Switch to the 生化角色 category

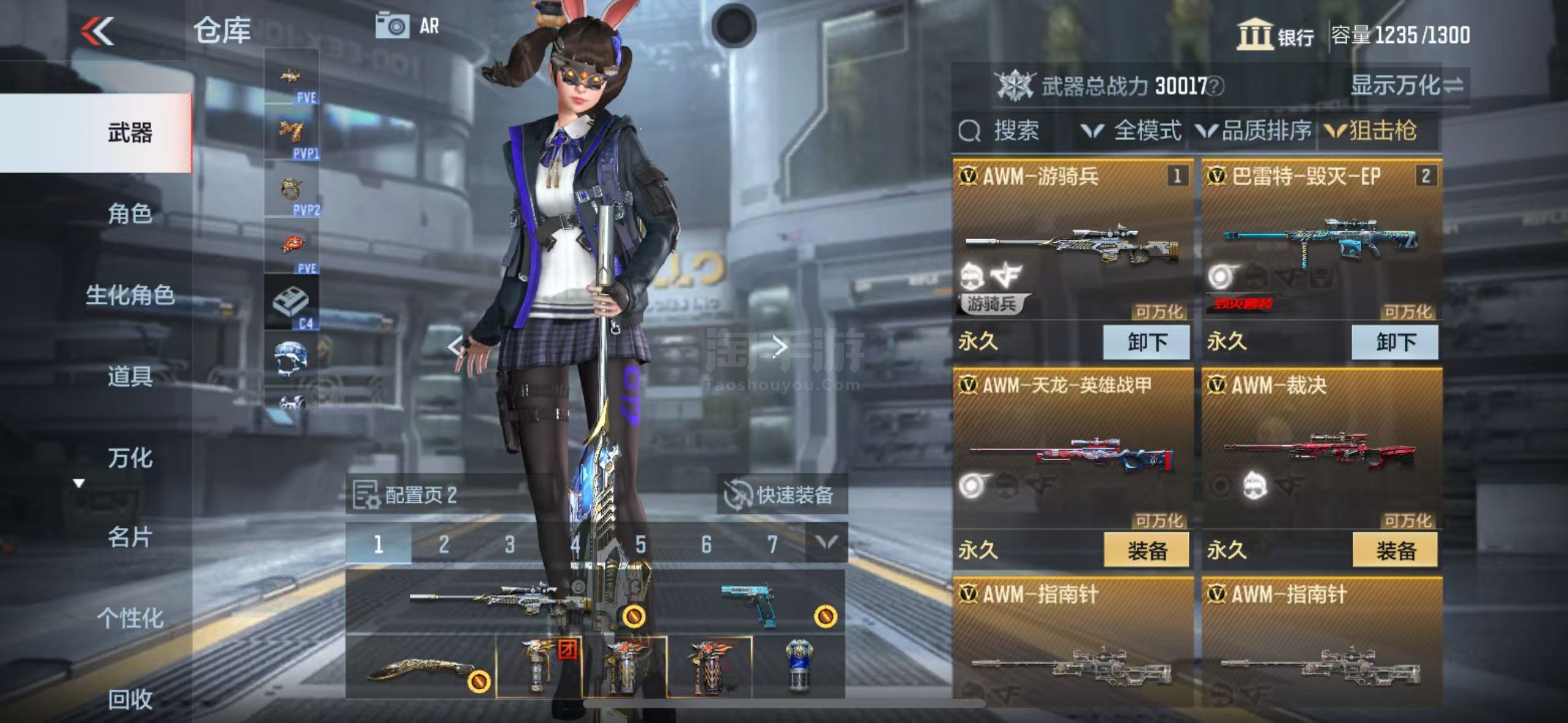click(x=129, y=296)
